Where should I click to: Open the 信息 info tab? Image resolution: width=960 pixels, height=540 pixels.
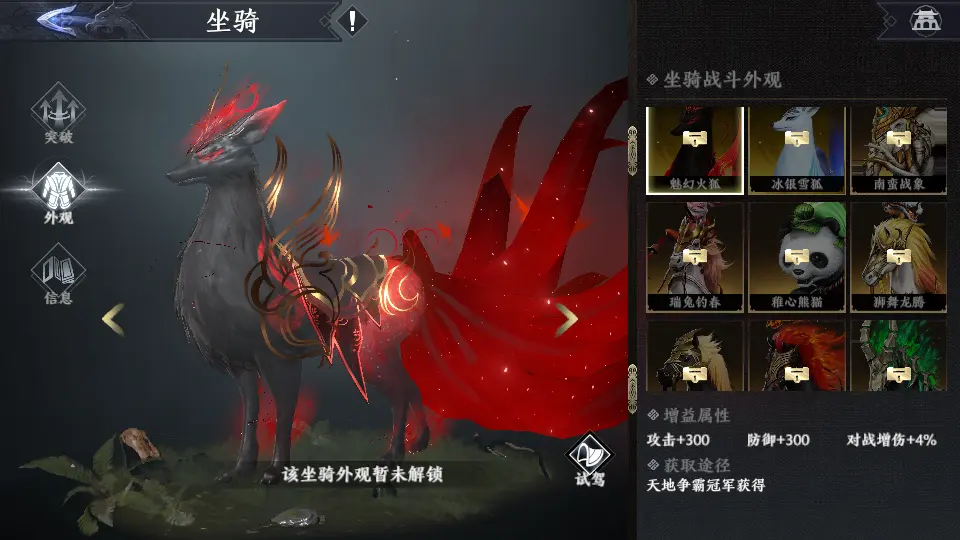click(58, 273)
